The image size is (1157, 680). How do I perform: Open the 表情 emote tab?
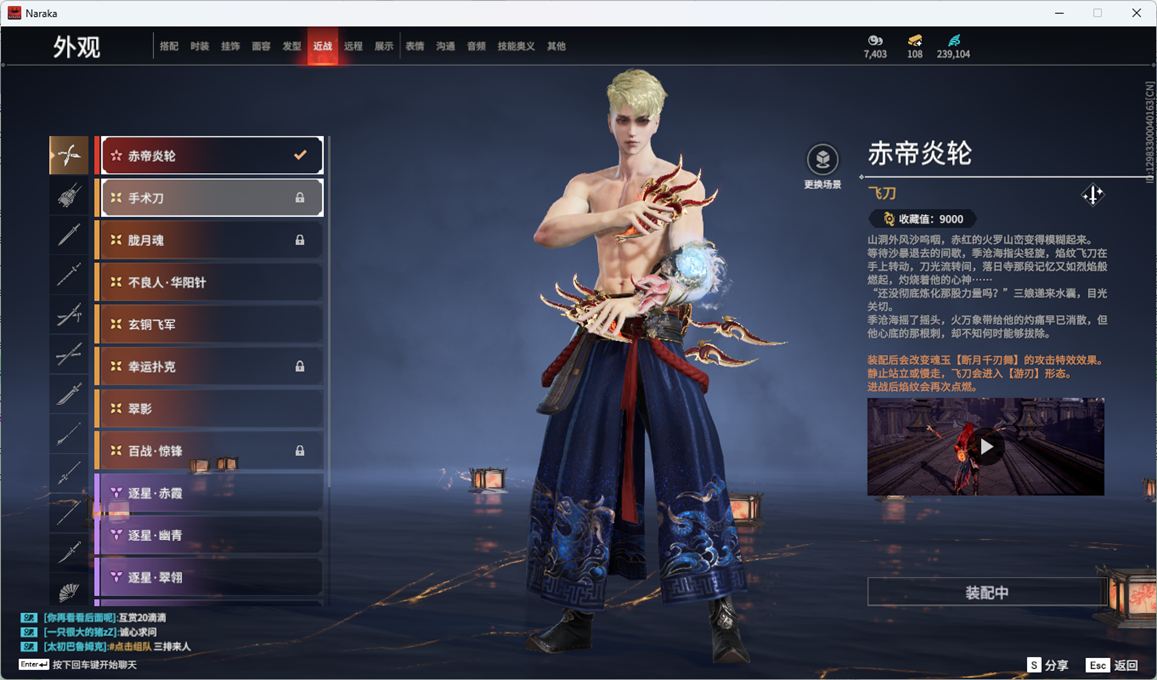point(415,46)
